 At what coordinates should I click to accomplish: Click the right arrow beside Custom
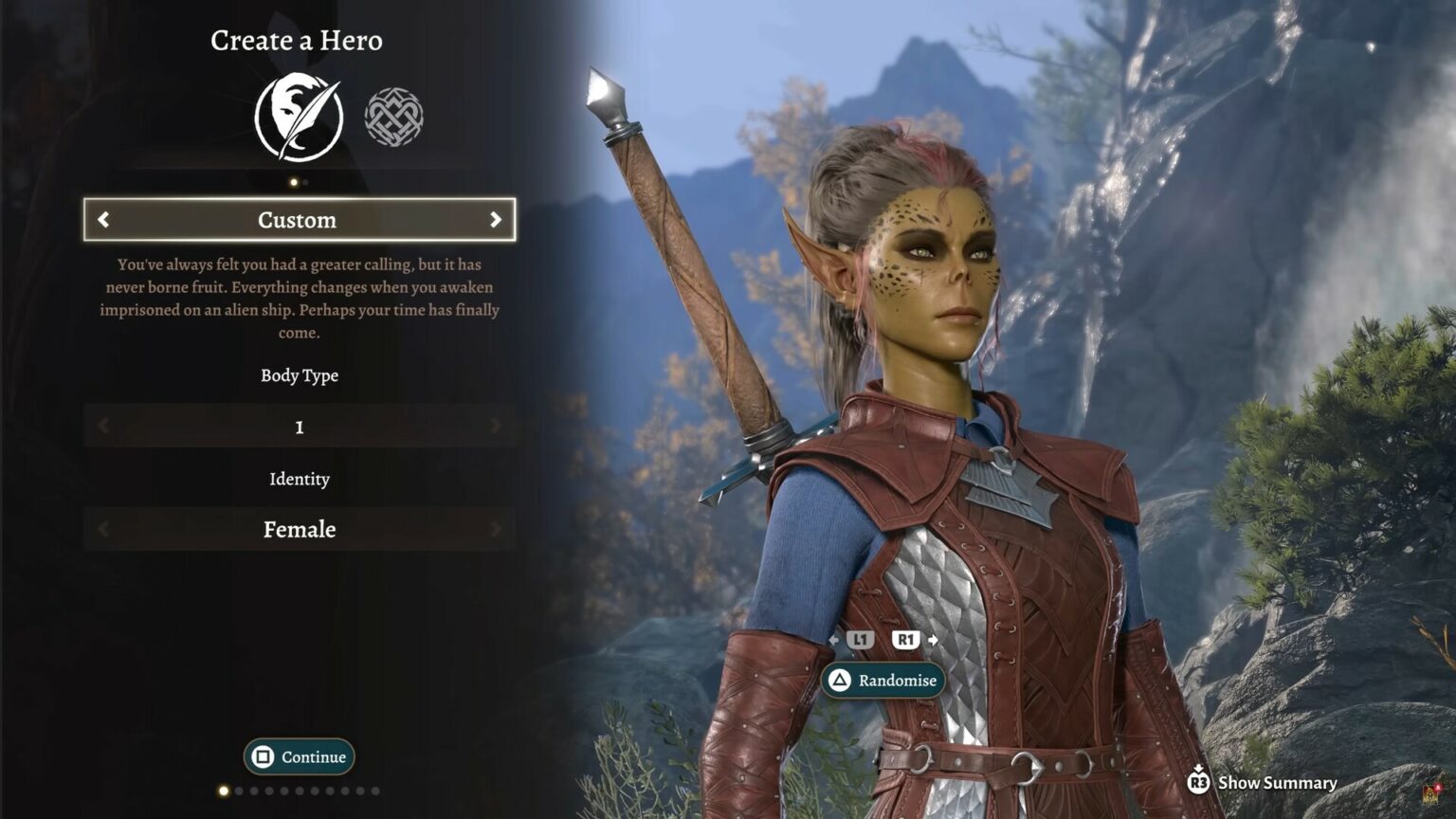(495, 220)
